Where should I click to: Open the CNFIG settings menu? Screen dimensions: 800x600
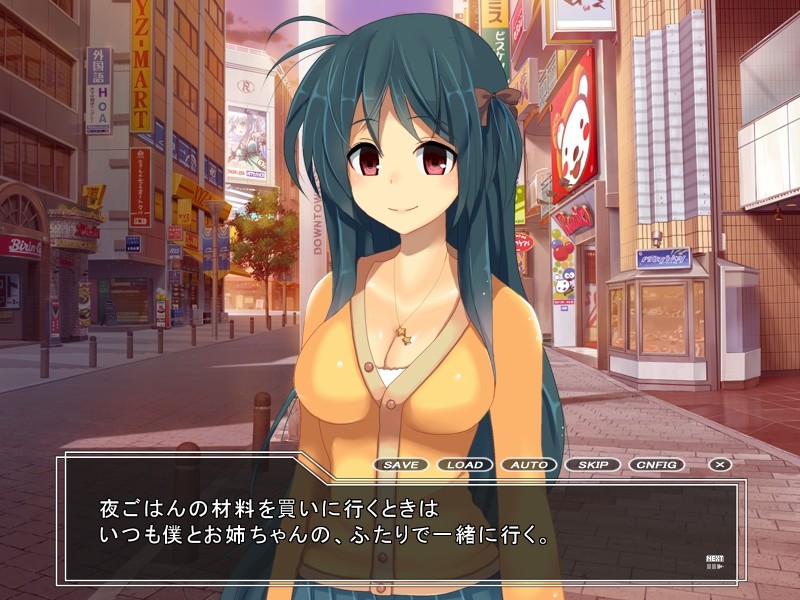pos(657,465)
